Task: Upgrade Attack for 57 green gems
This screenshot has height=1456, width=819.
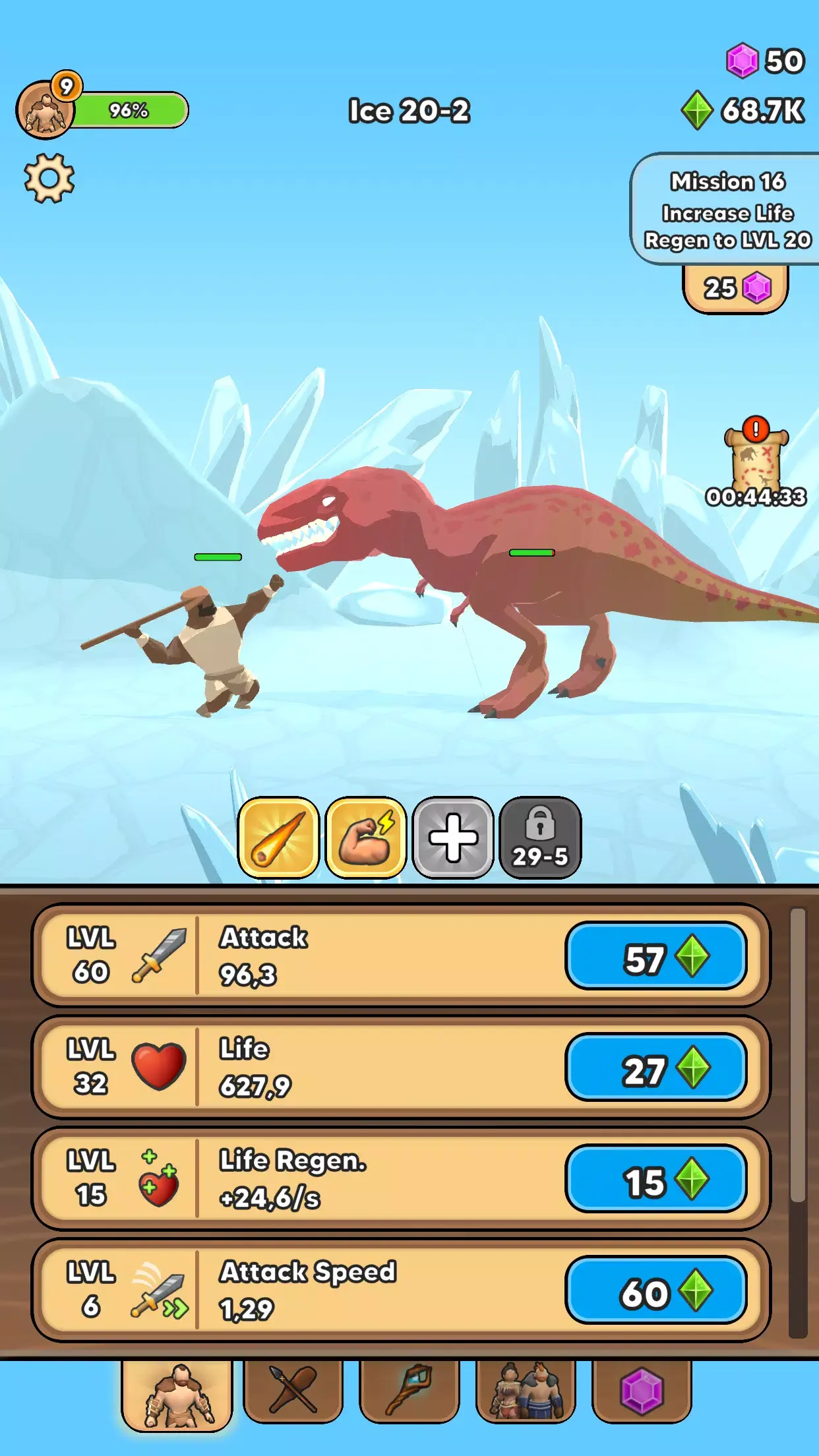Action: (656, 956)
